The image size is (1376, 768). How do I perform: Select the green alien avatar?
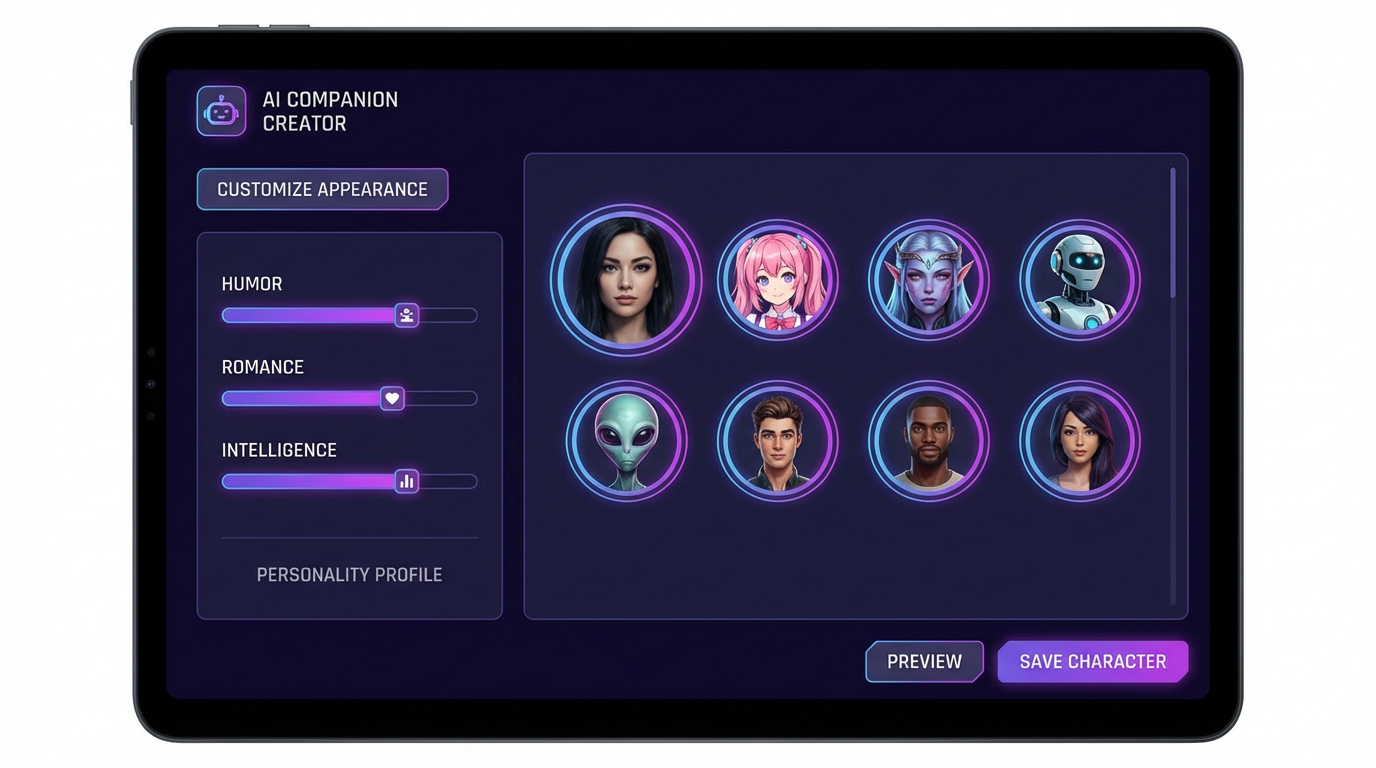(x=626, y=441)
